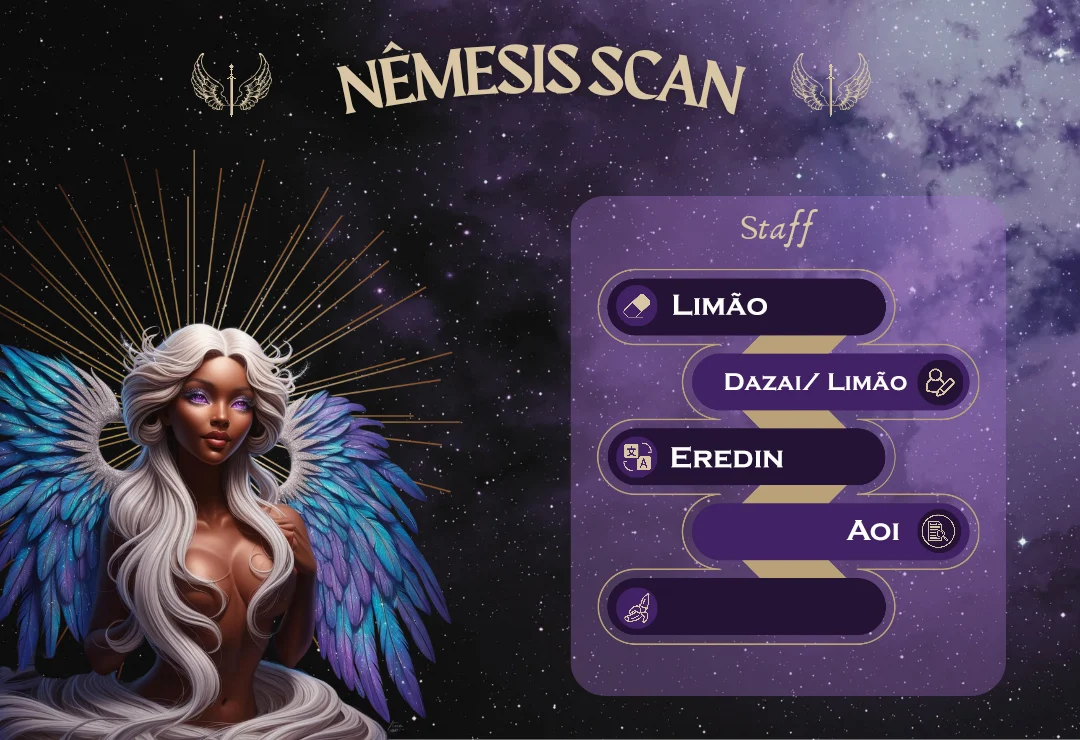1080x740 pixels.
Task: Click the icon in the unnamed bottom staff row
Action: (x=637, y=606)
